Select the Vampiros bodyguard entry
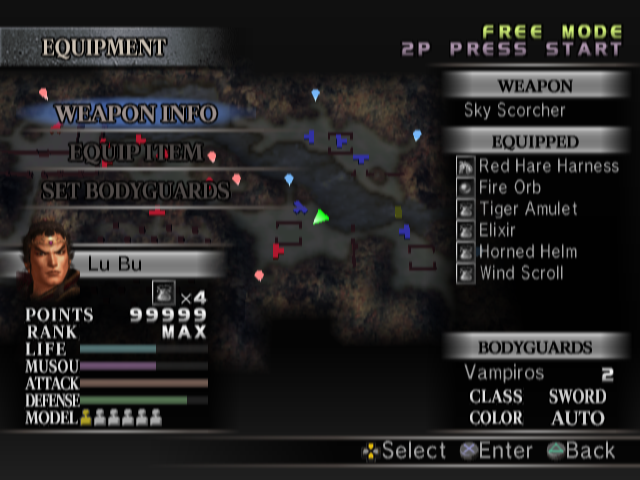This screenshot has width=640, height=480. pos(504,373)
